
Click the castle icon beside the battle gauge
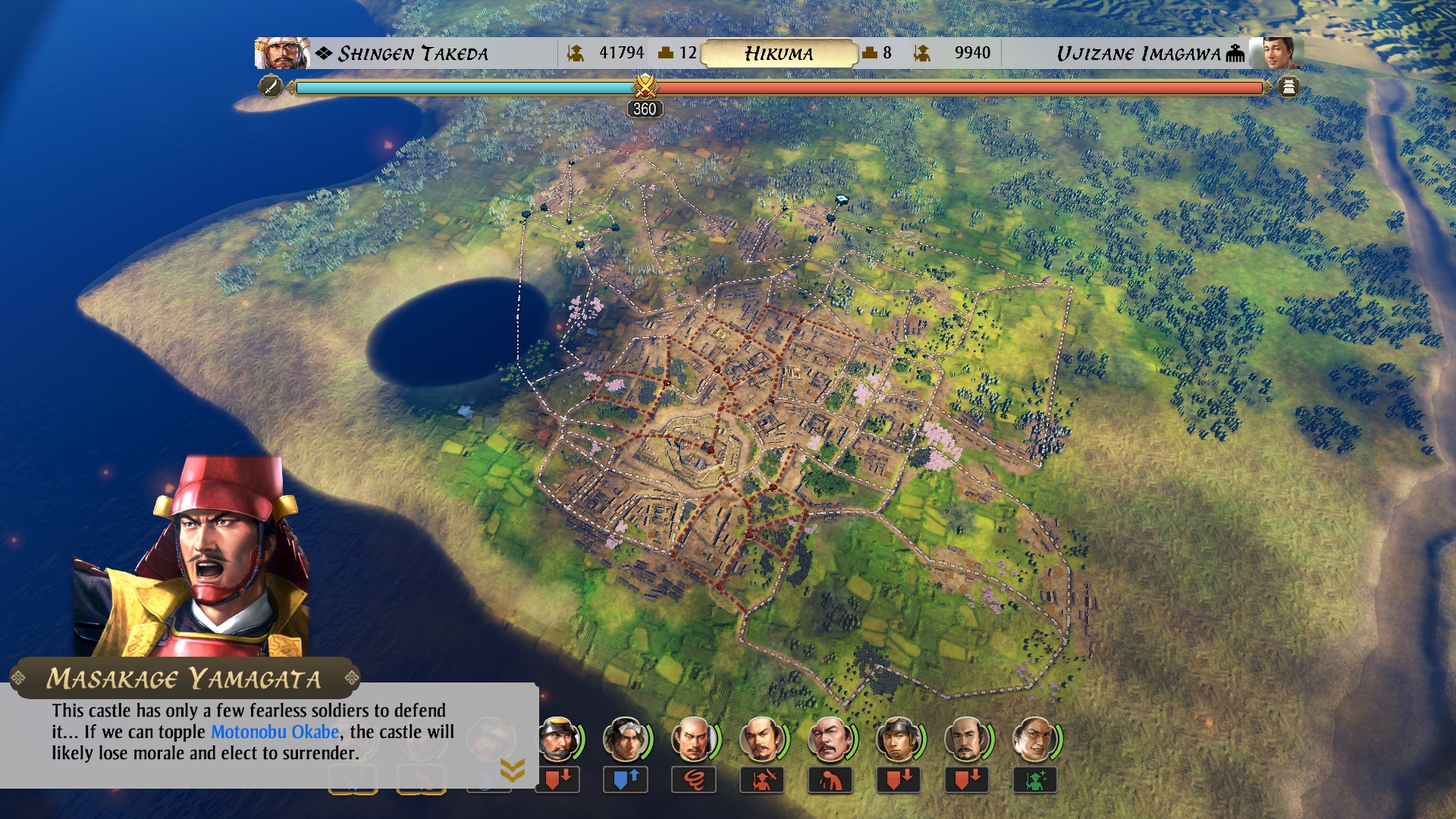click(1288, 87)
